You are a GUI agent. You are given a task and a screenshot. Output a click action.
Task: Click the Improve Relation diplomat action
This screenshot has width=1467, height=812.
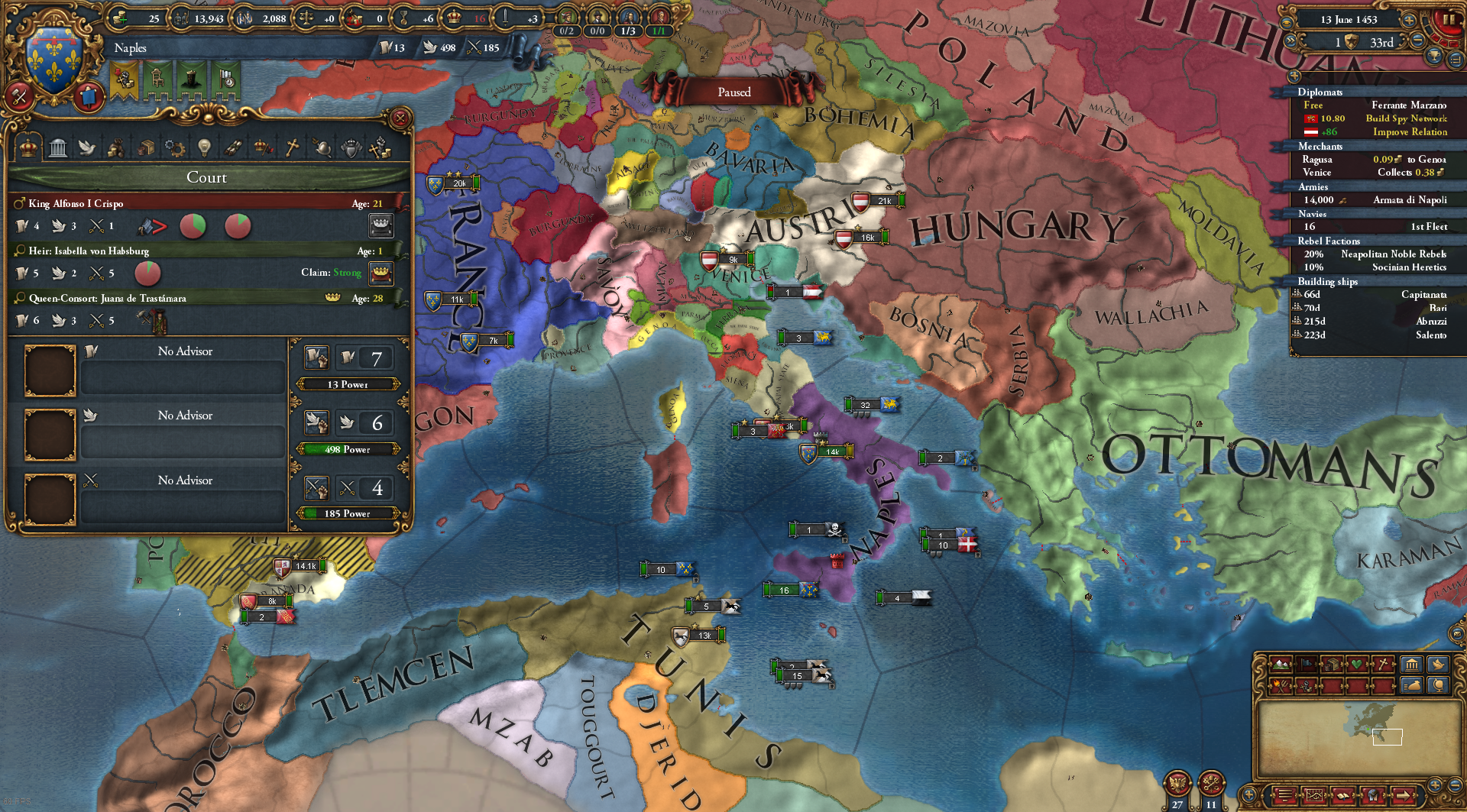tap(1410, 132)
